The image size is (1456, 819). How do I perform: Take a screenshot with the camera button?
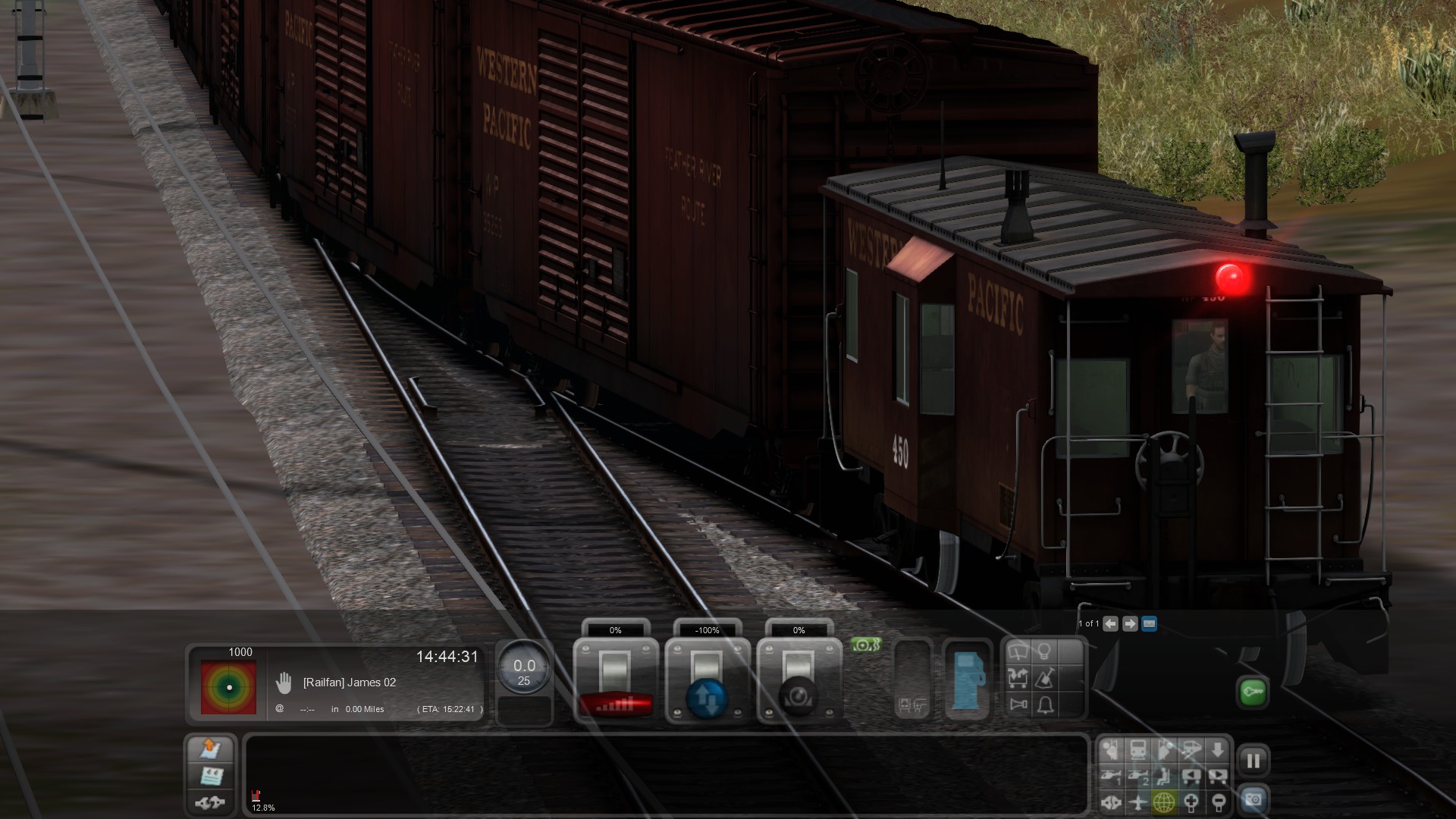(x=1253, y=800)
